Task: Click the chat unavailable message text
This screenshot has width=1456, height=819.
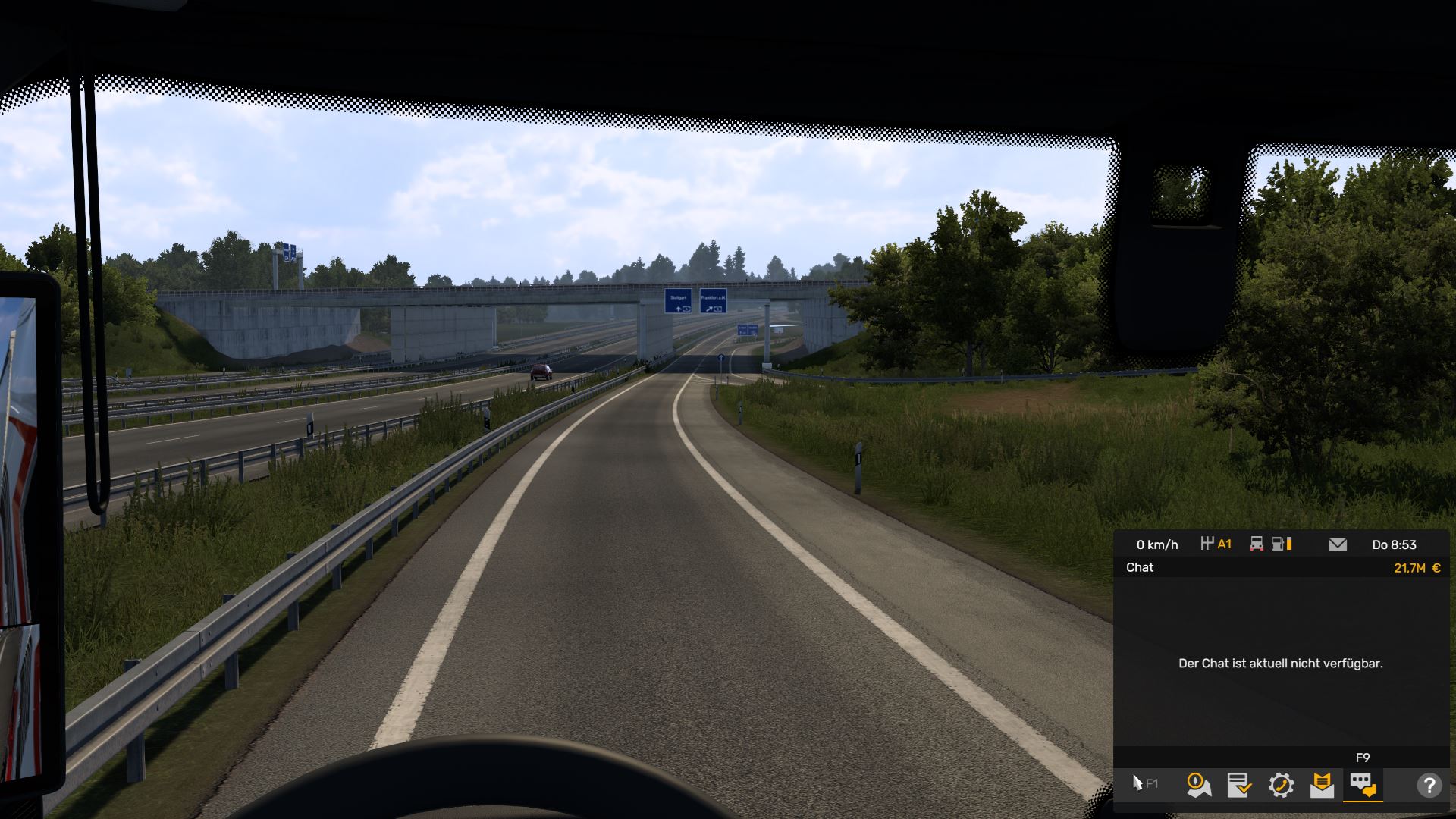Action: click(x=1282, y=662)
